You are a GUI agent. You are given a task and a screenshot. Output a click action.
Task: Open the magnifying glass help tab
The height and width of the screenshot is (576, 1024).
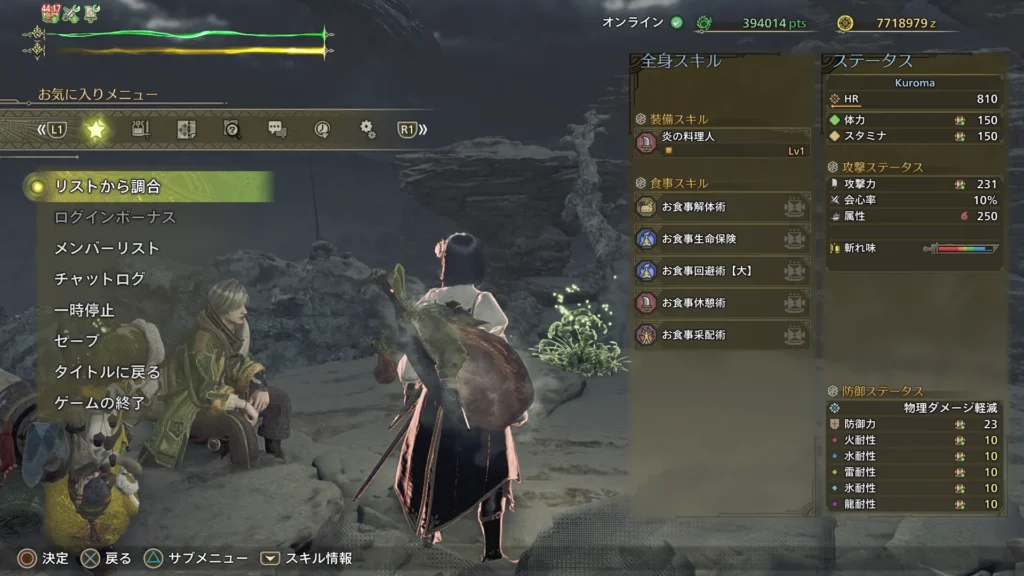click(x=231, y=129)
